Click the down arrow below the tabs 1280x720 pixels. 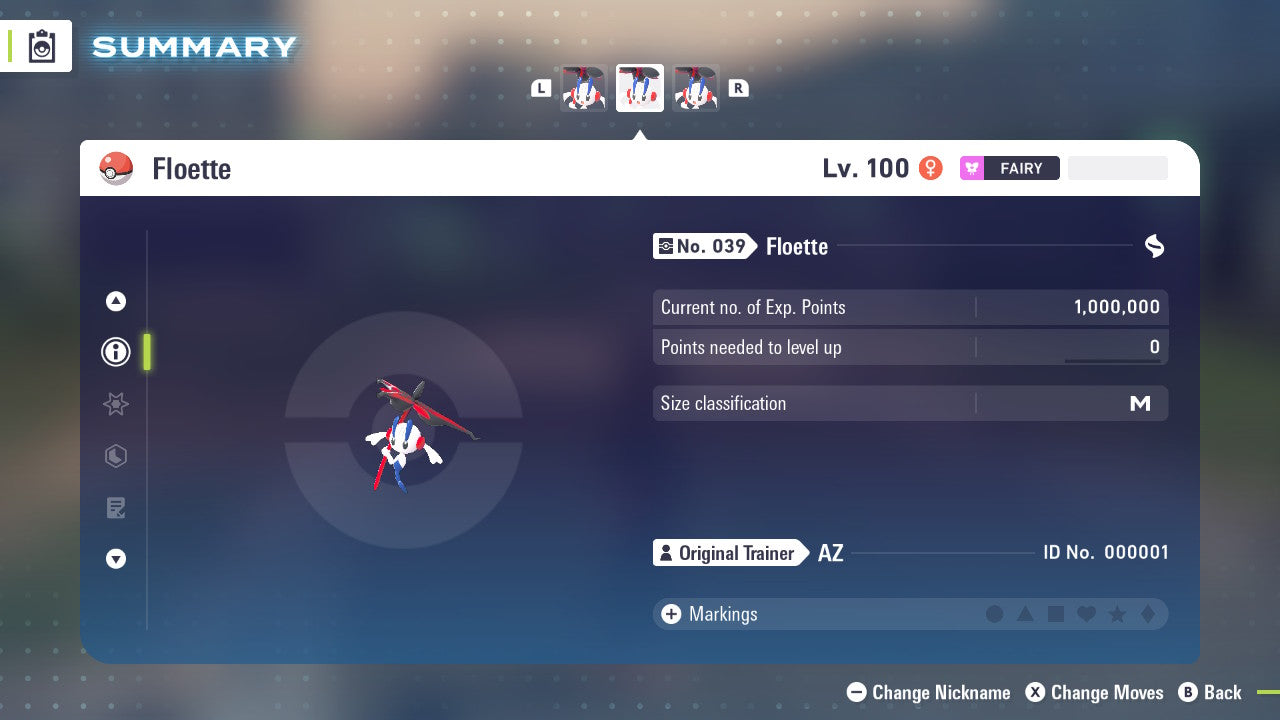point(116,560)
